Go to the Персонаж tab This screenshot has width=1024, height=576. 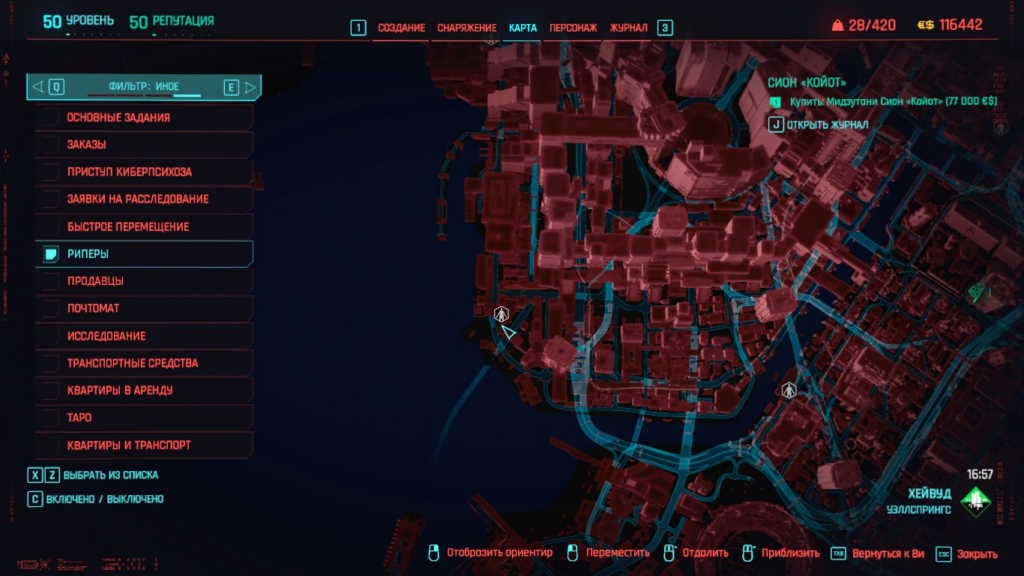point(574,28)
